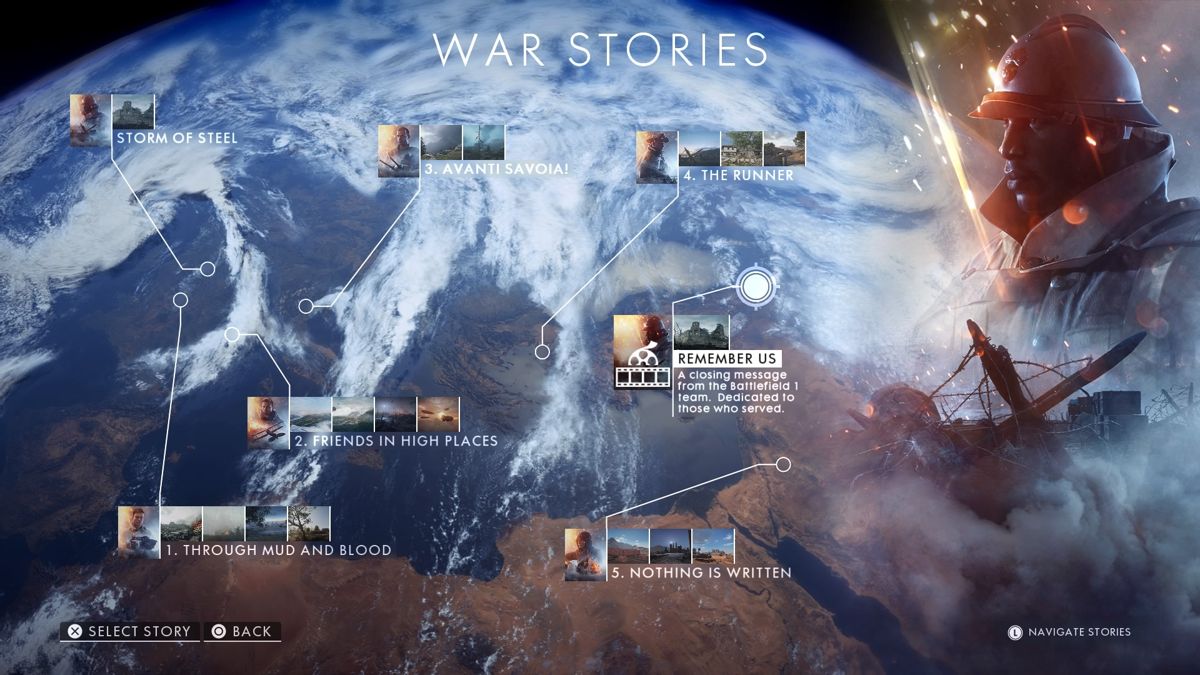Open 4. The Runner war story
Image resolution: width=1200 pixels, height=675 pixels.
(738, 175)
